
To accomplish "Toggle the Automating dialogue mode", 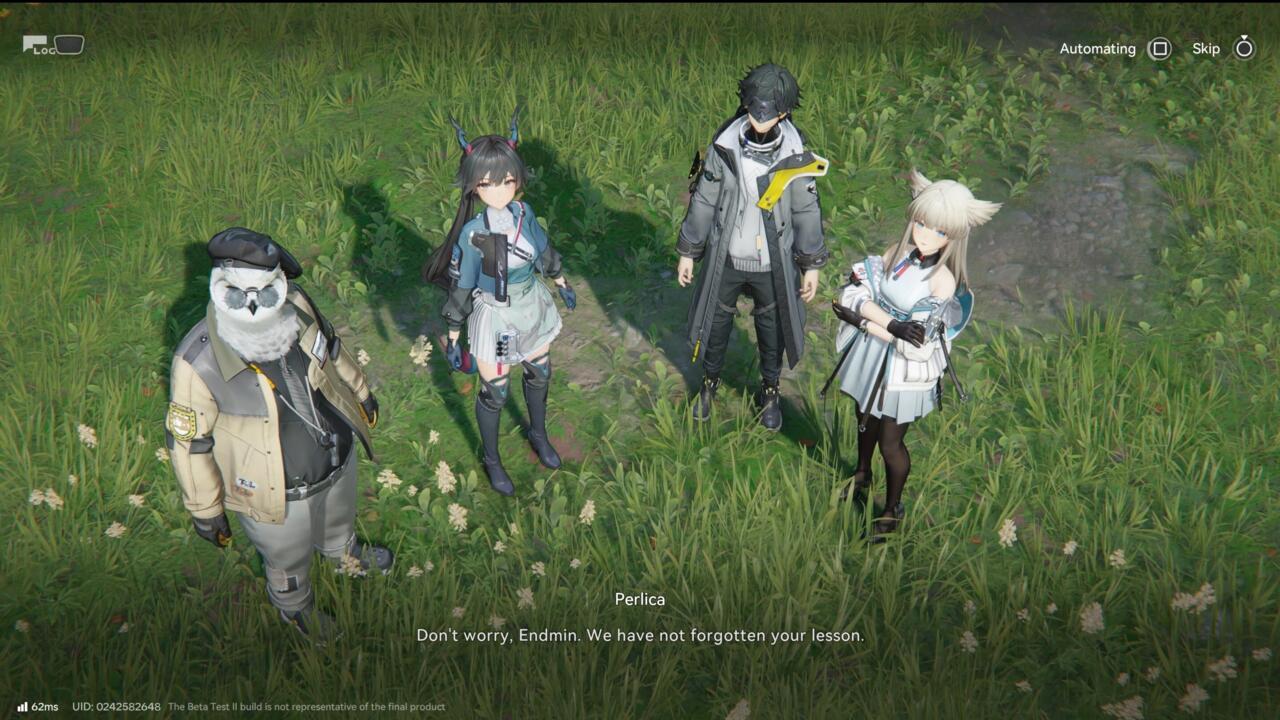I will [1158, 48].
